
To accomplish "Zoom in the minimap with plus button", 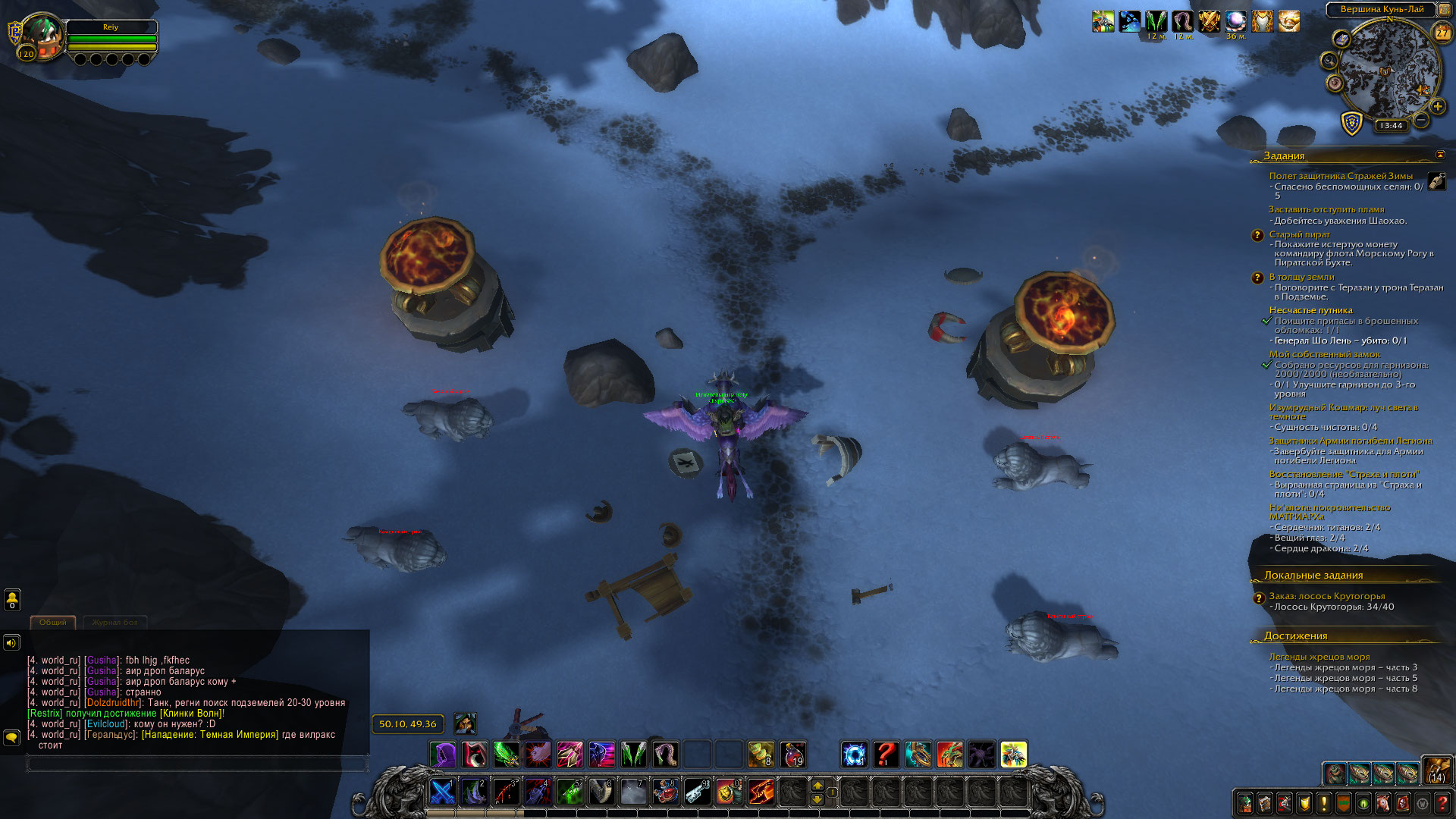I will (1437, 107).
